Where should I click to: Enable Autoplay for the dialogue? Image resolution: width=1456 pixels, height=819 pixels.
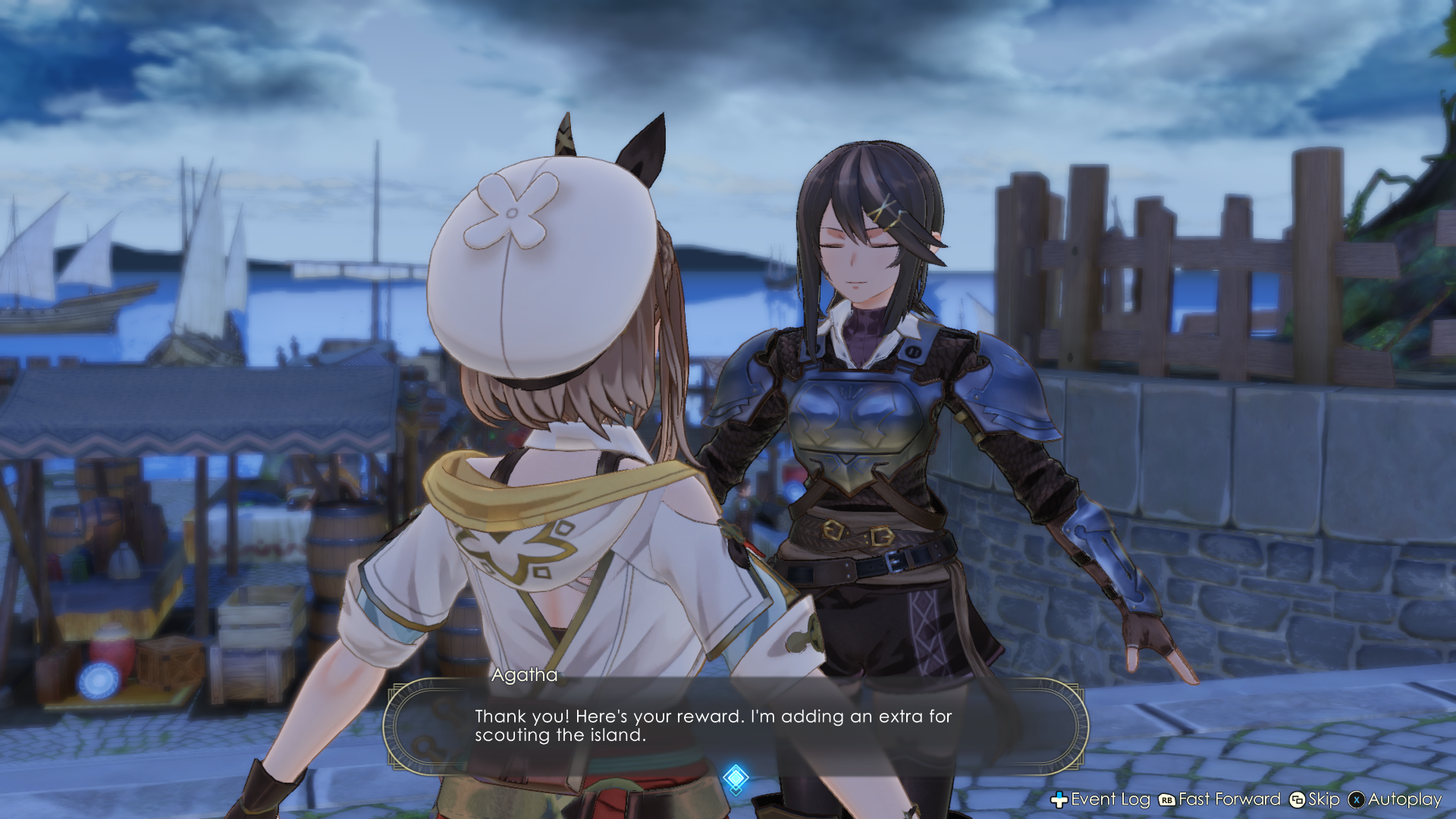click(x=1403, y=800)
